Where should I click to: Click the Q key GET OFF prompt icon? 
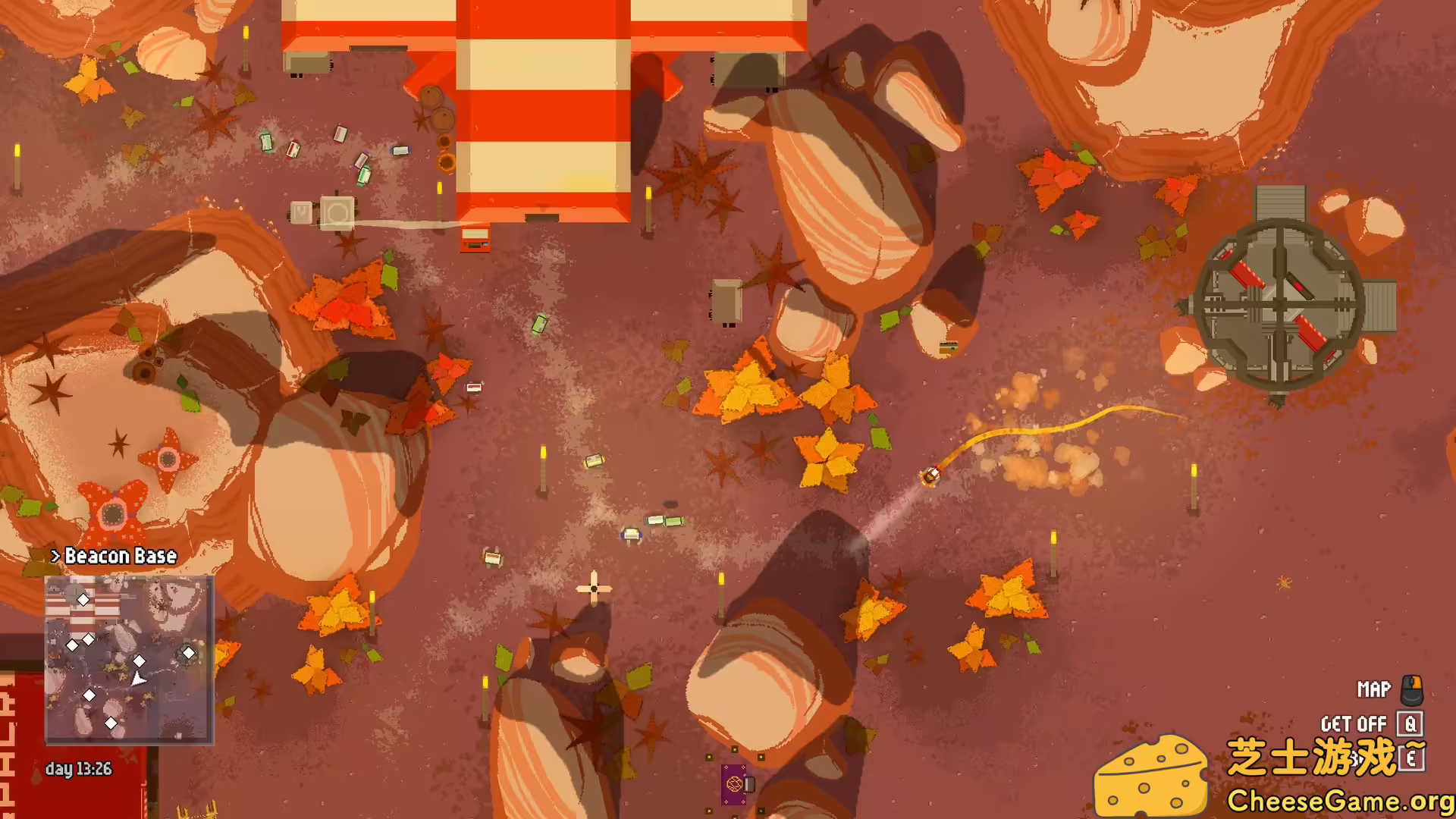1410,723
